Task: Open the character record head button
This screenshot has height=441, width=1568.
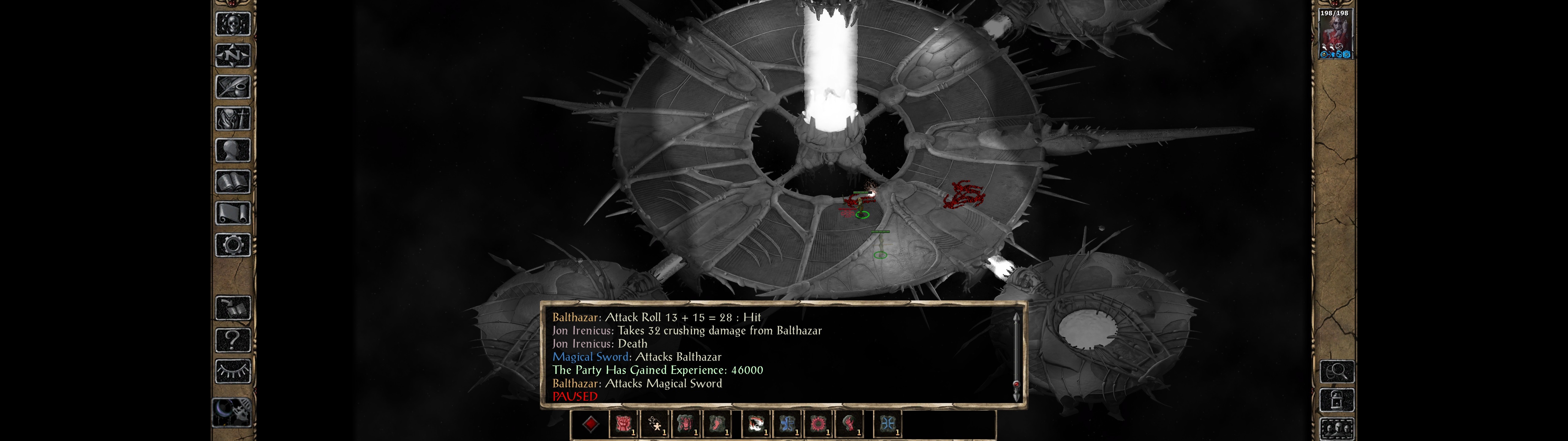Action: (x=232, y=150)
